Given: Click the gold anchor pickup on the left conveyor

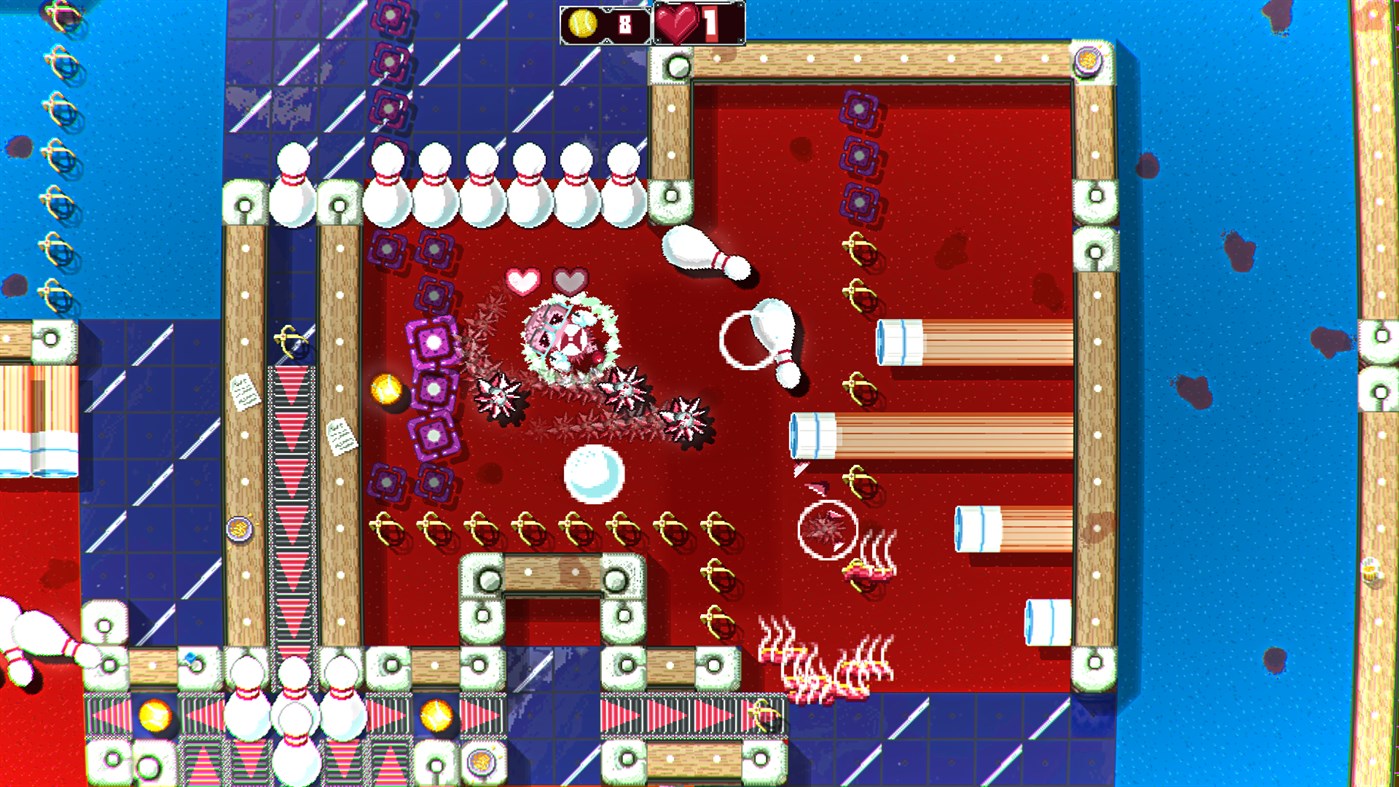Looking at the screenshot, I should (288, 340).
